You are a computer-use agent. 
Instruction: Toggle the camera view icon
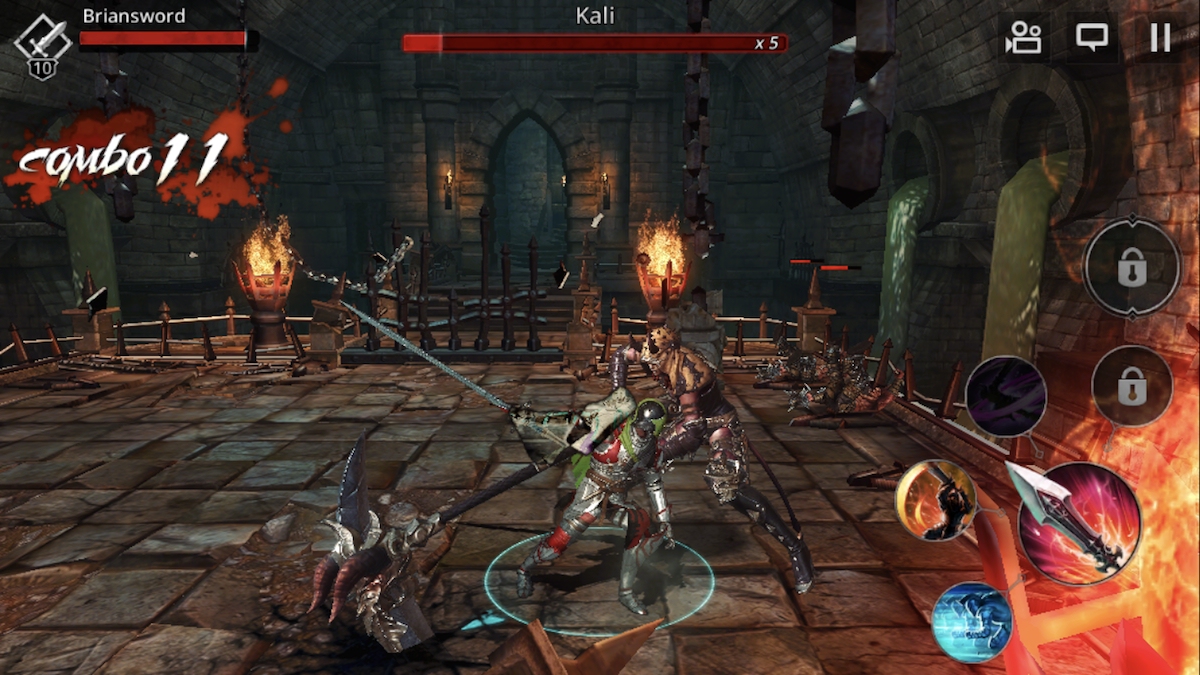[1024, 38]
